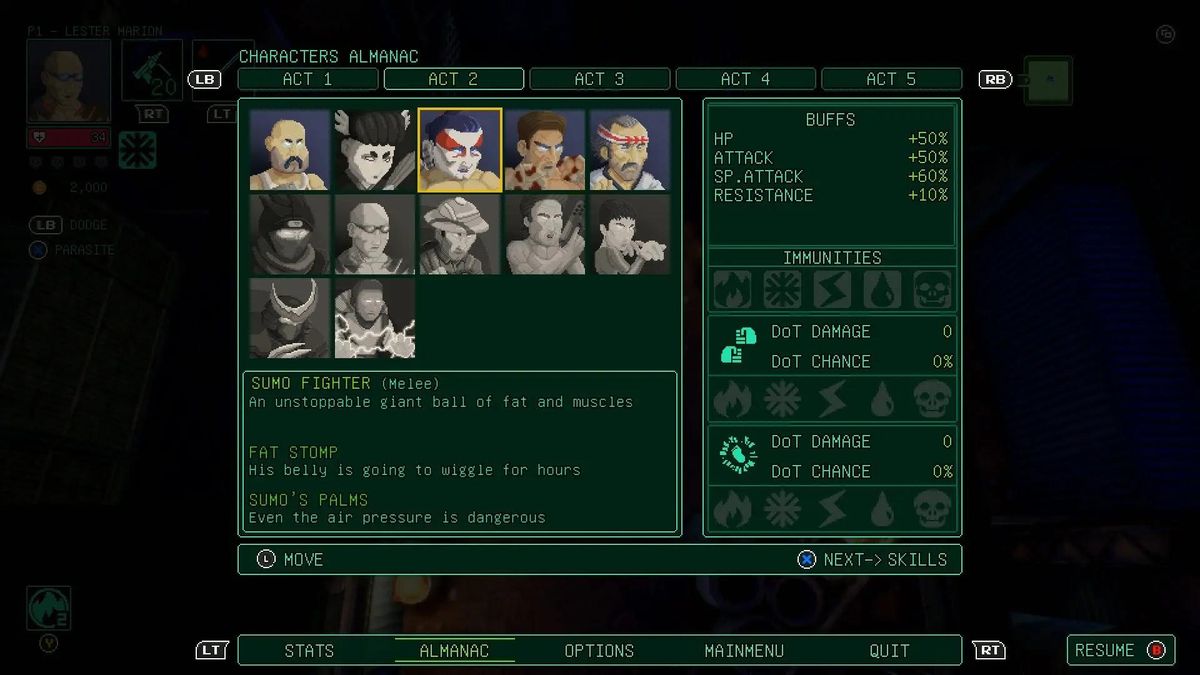
Task: Select the Act 2 tab
Action: (x=453, y=79)
